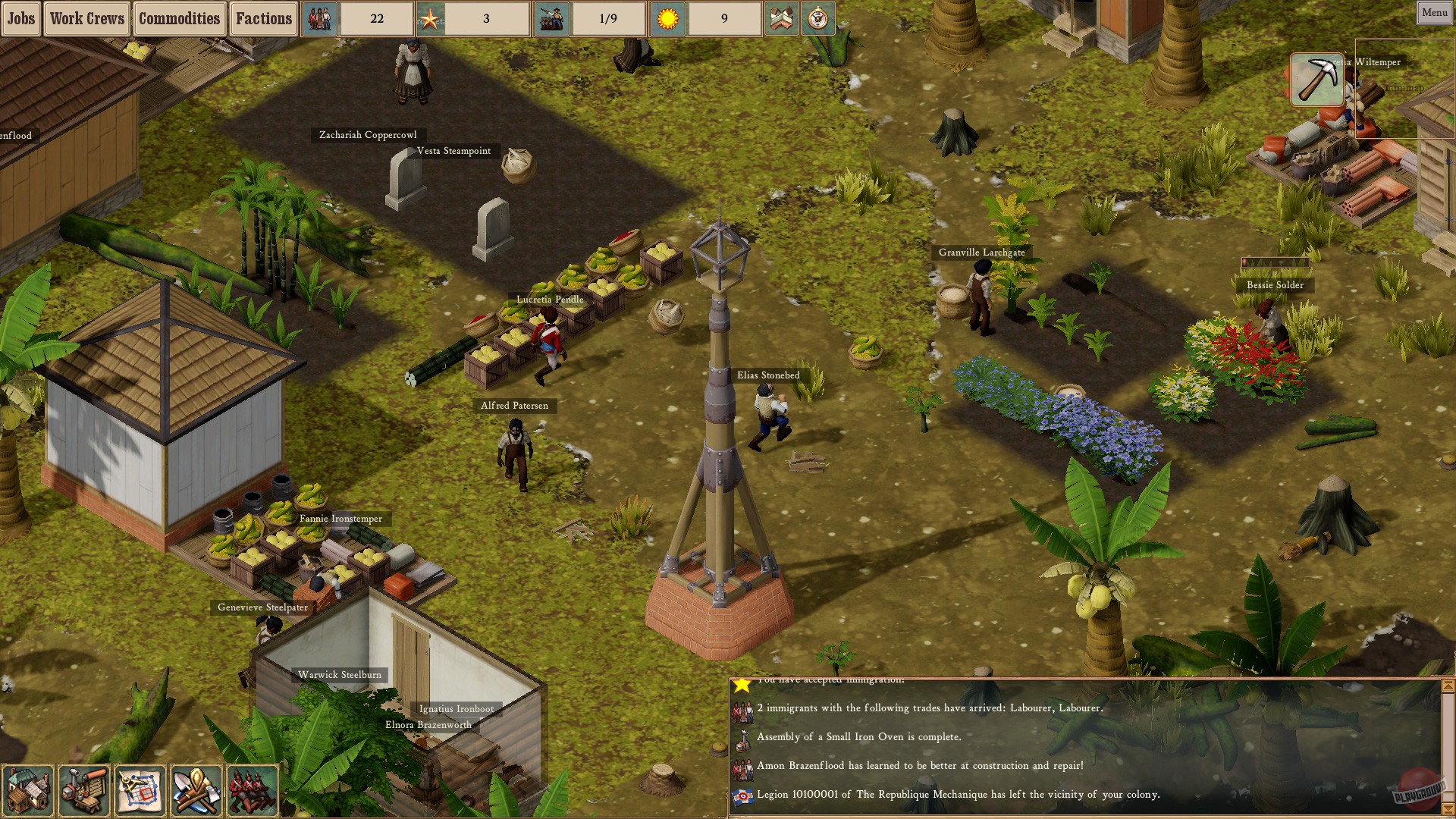Click the Menu button in the corner
Viewport: 1456px width, 819px height.
[1432, 12]
